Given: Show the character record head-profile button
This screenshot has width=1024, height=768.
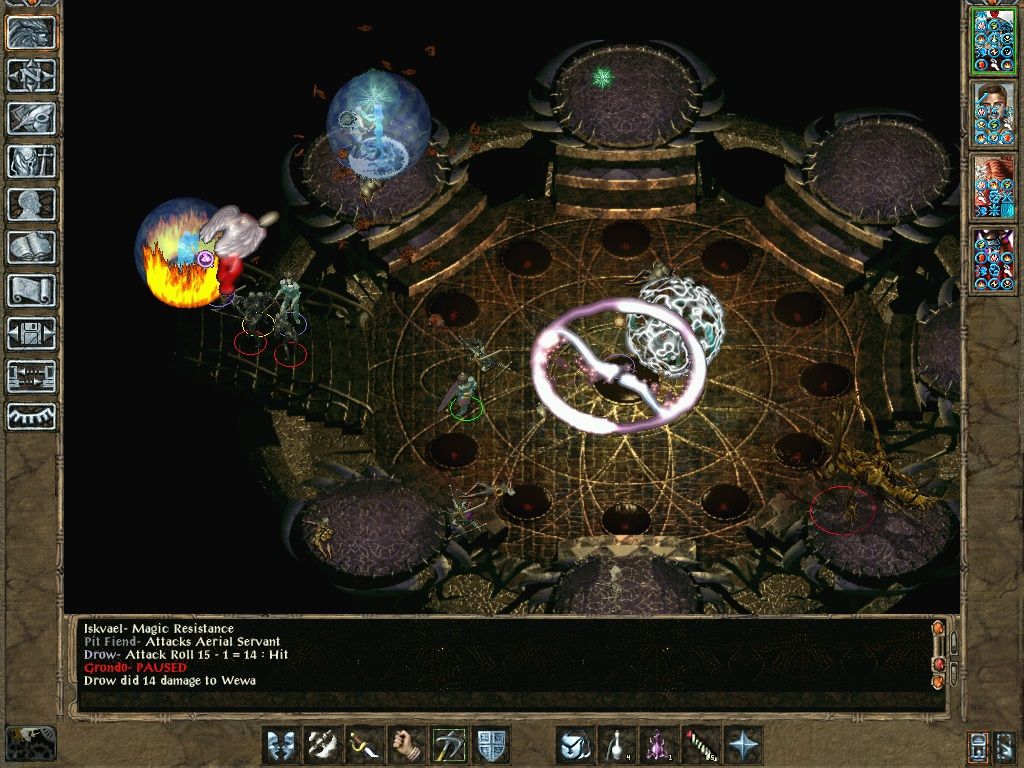Looking at the screenshot, I should 32,204.
